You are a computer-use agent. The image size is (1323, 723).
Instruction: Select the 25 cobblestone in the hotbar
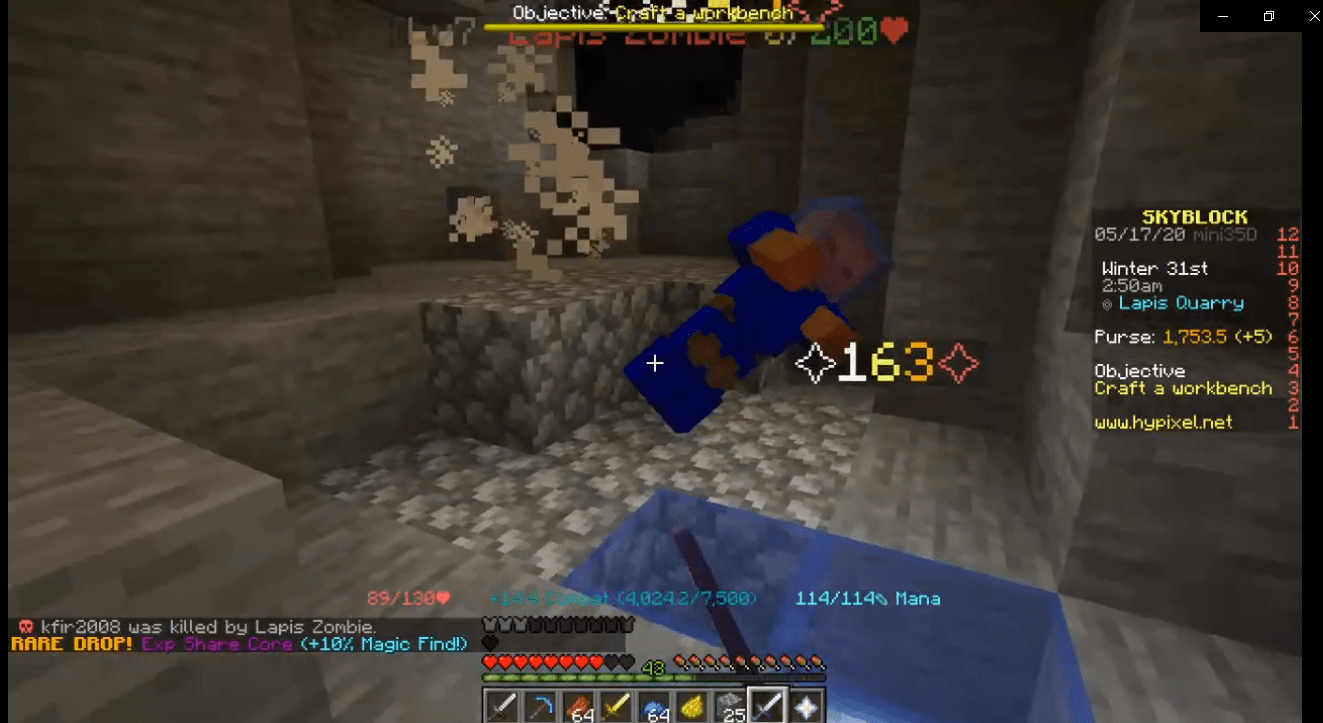pyautogui.click(x=729, y=705)
